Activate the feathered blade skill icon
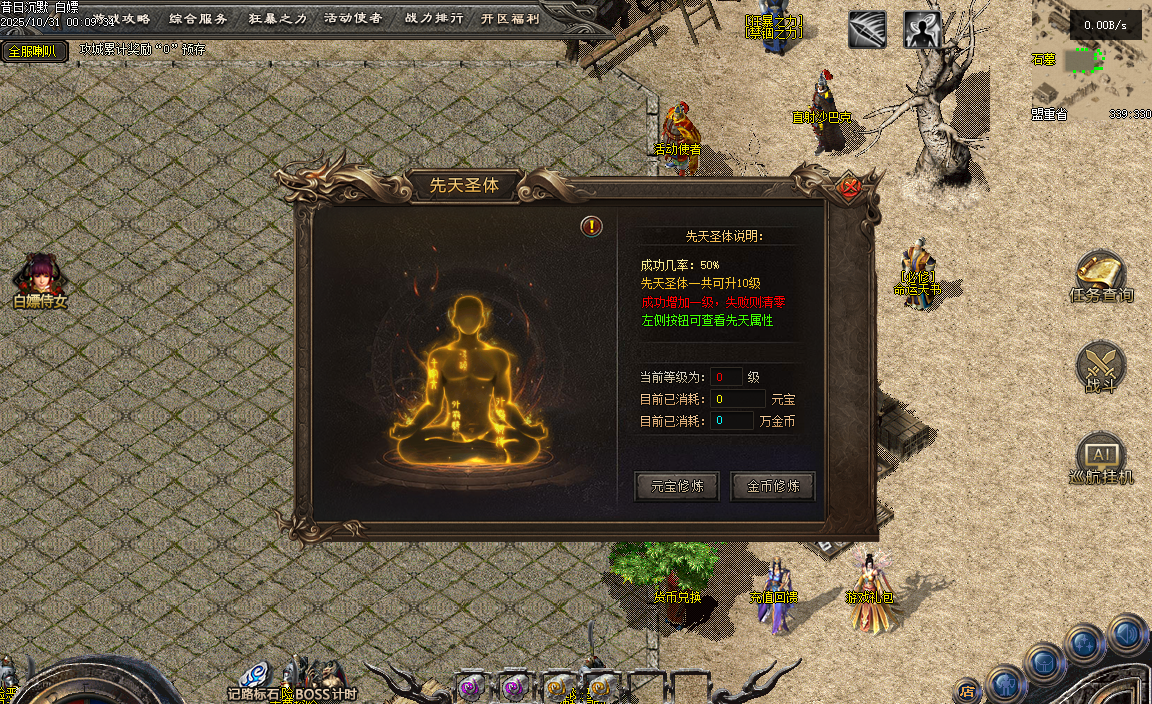1152x704 pixels. [x=867, y=30]
